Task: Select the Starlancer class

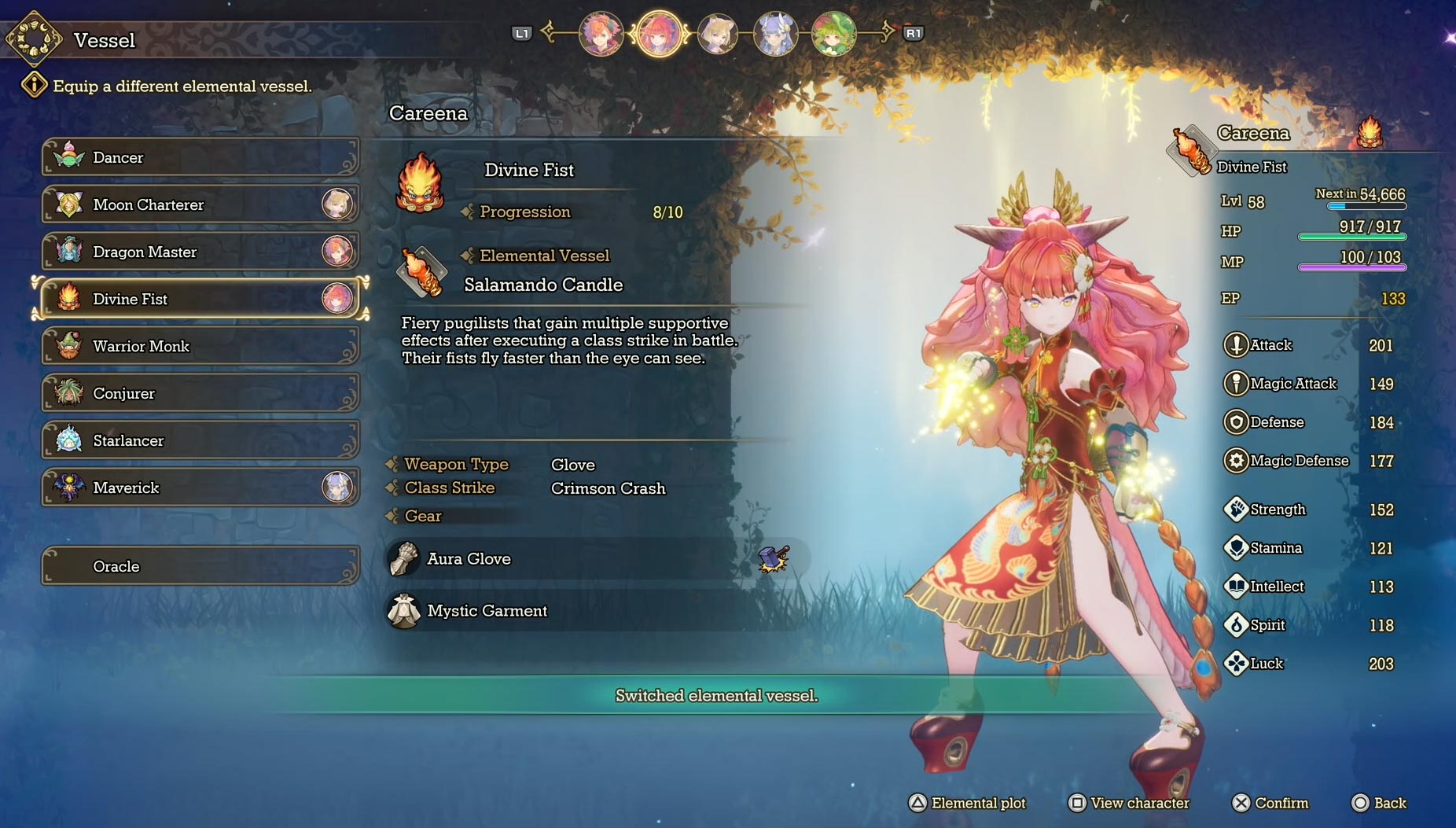Action: coord(200,440)
